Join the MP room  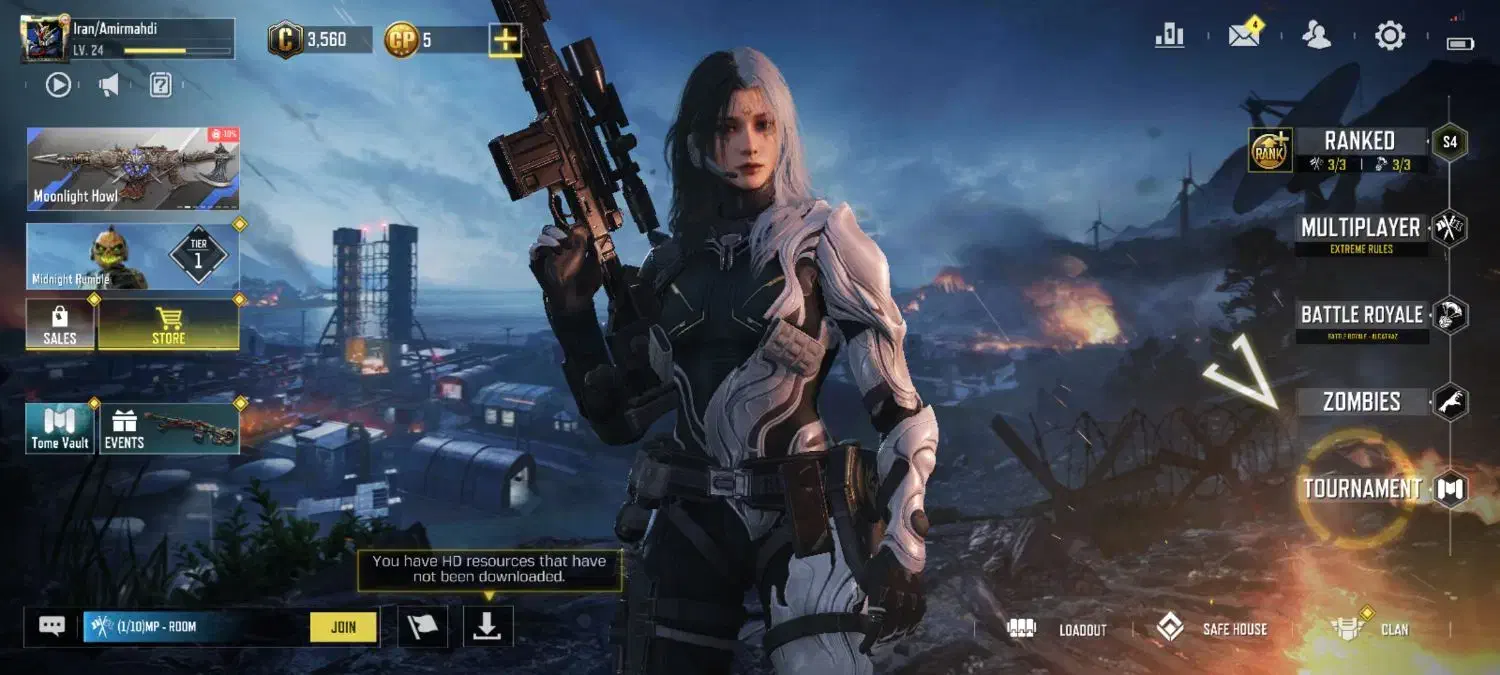(343, 627)
